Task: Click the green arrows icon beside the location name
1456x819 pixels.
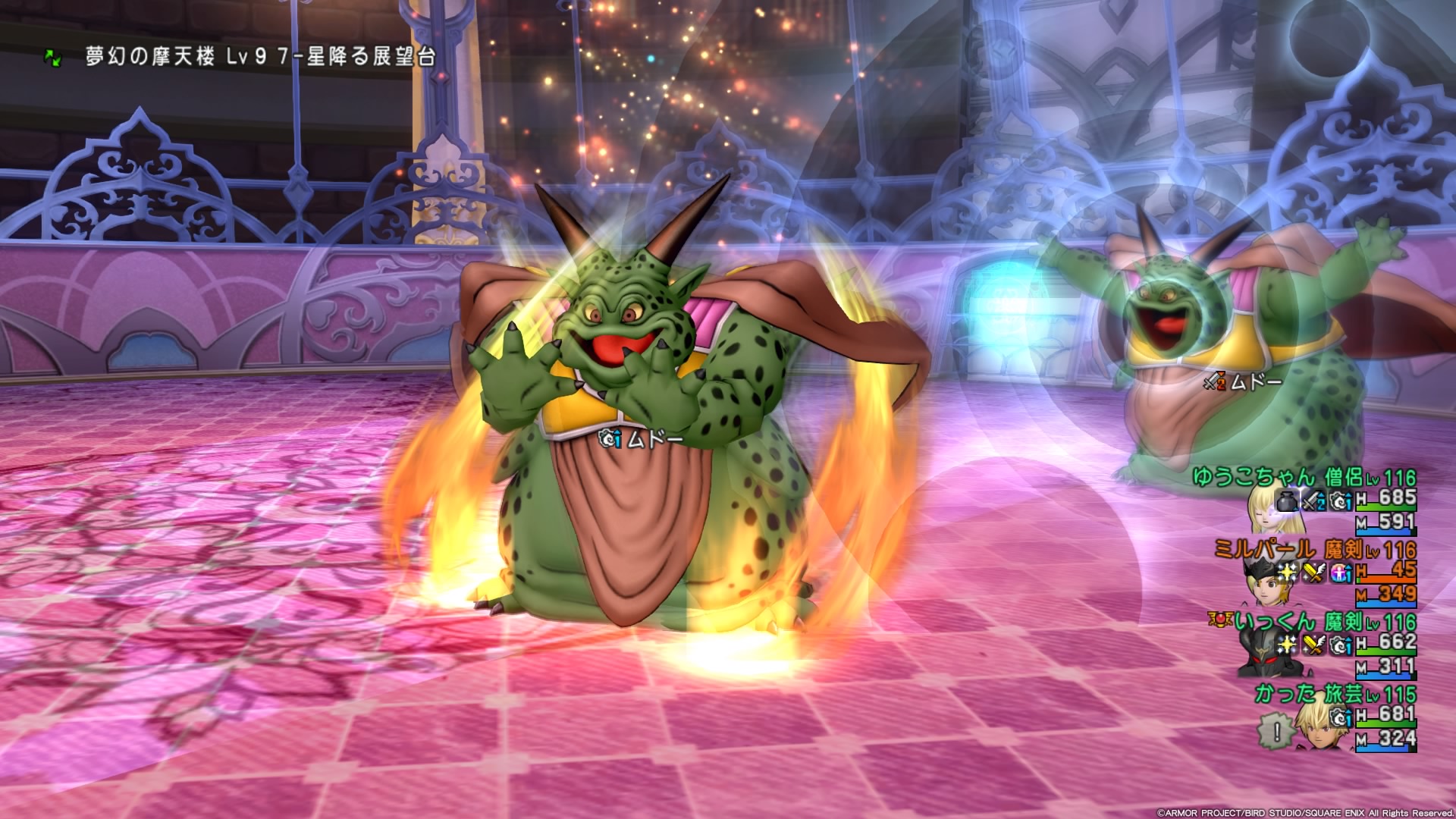Action: coord(52,57)
